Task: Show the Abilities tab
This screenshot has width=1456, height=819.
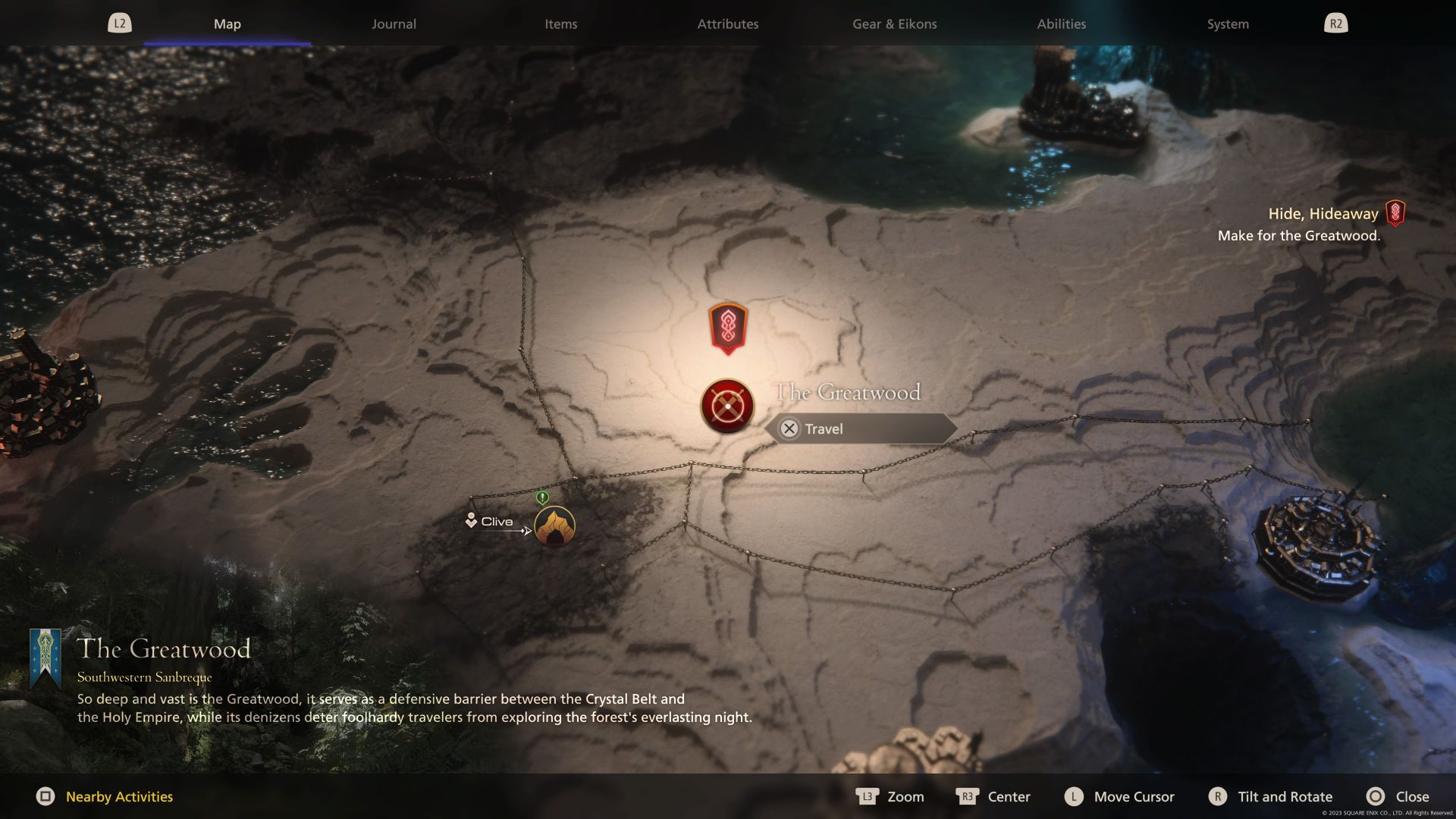Action: pyautogui.click(x=1061, y=24)
